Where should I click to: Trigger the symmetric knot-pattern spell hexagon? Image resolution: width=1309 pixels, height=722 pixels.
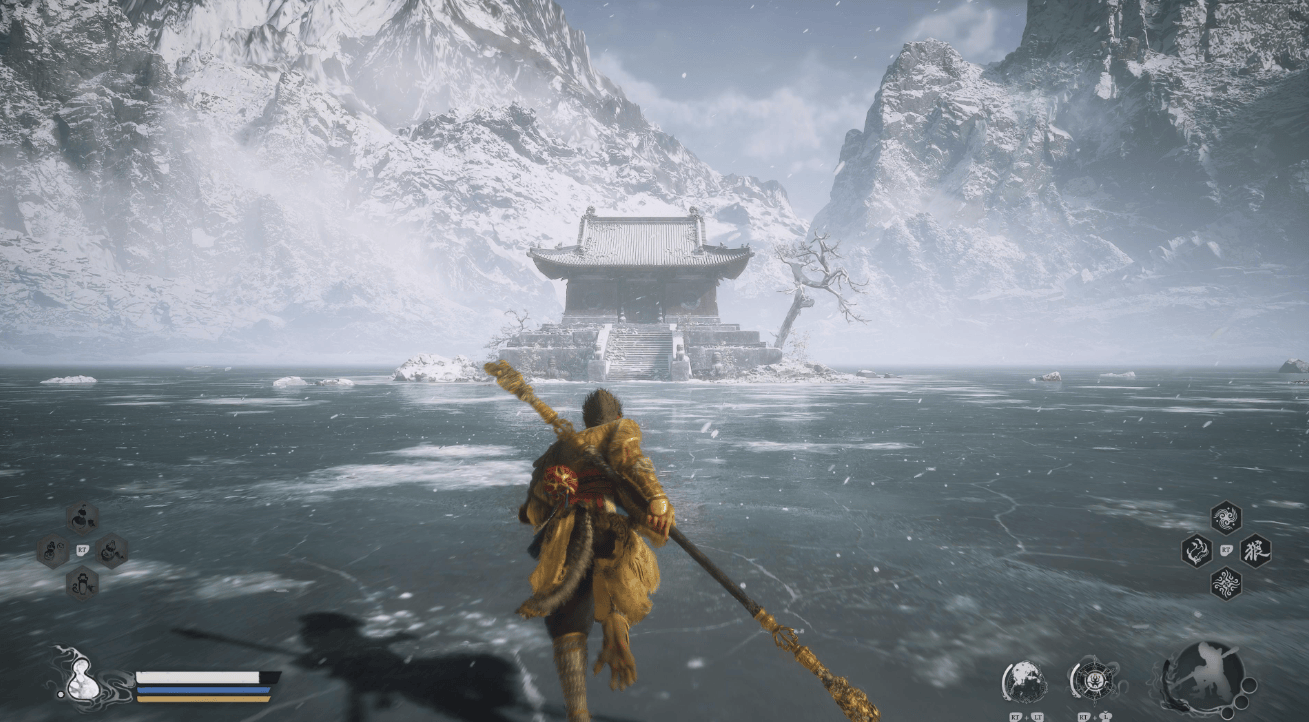coord(1226,583)
